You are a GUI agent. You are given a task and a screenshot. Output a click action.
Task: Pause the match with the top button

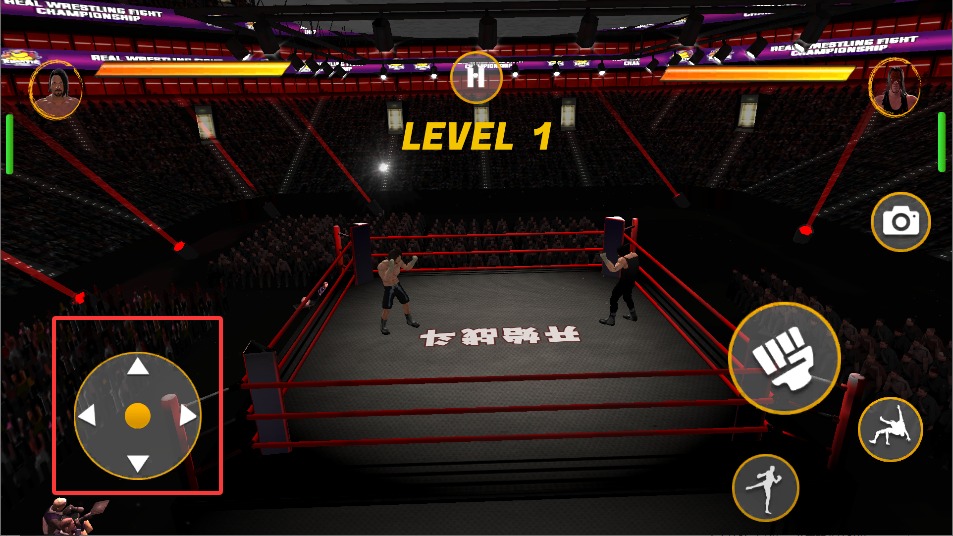tap(476, 77)
